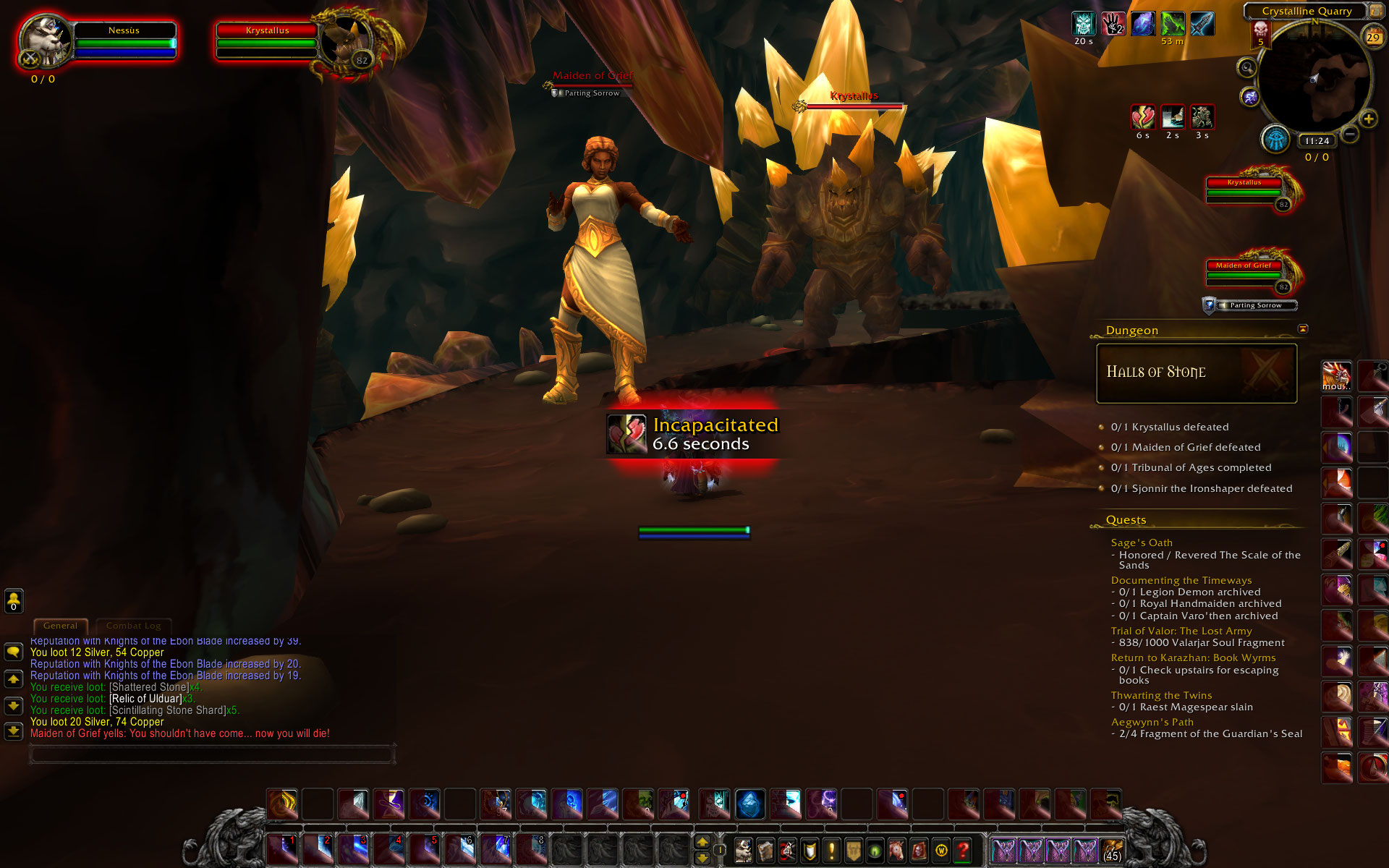Select the Aegwynn's Path quest in tracker

click(1152, 722)
